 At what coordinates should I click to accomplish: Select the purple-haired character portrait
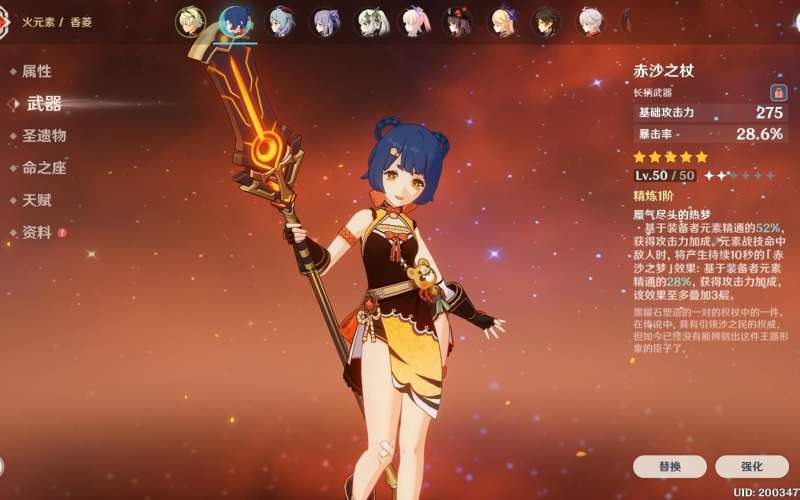tap(325, 21)
